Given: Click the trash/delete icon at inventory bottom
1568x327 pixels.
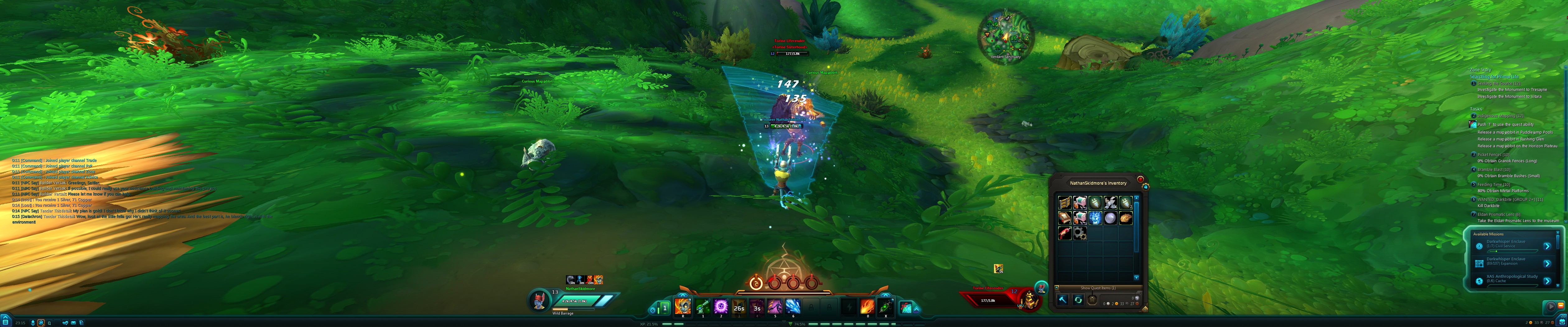Looking at the screenshot, I should (x=1093, y=300).
